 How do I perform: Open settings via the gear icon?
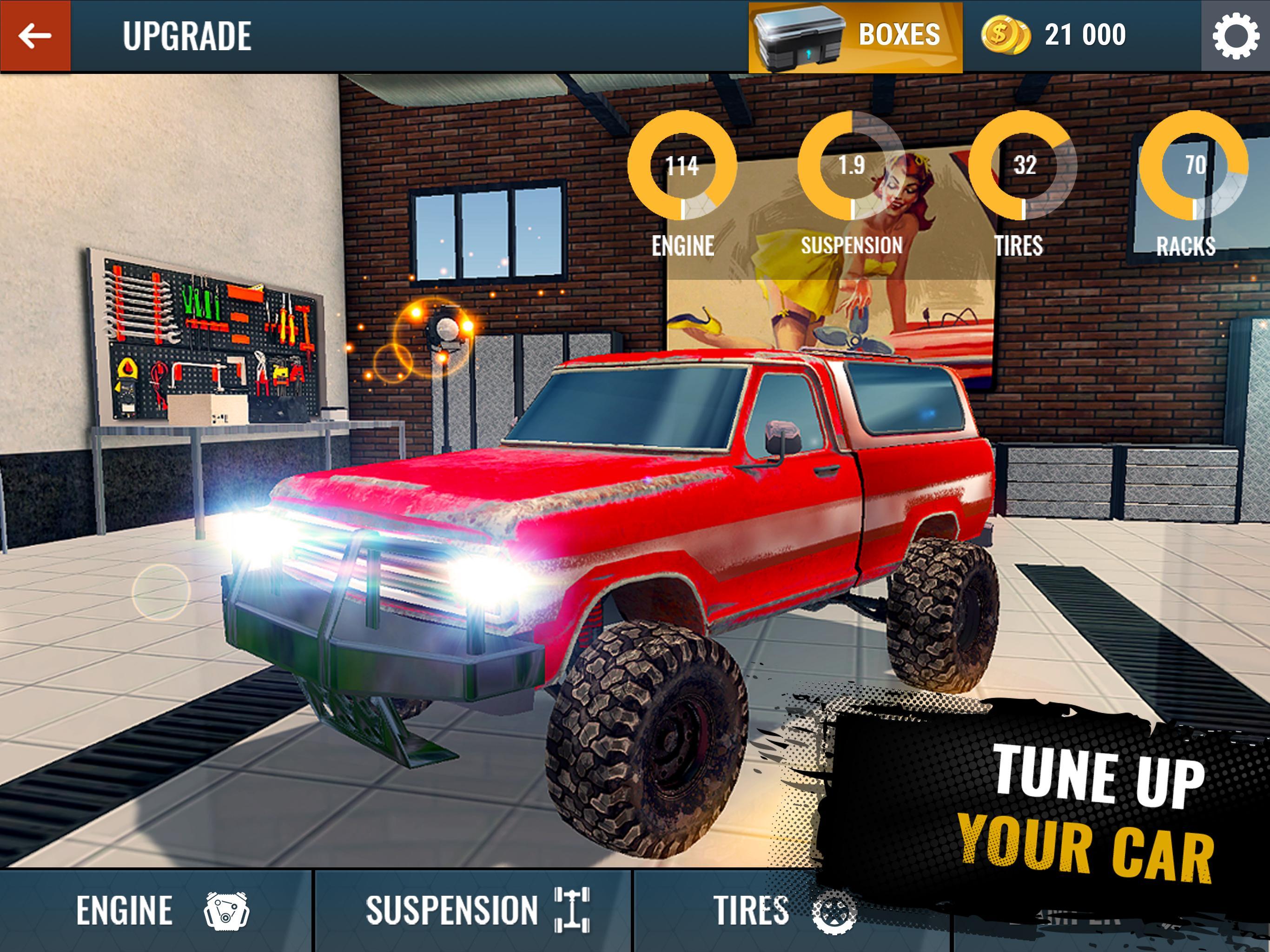coord(1235,36)
